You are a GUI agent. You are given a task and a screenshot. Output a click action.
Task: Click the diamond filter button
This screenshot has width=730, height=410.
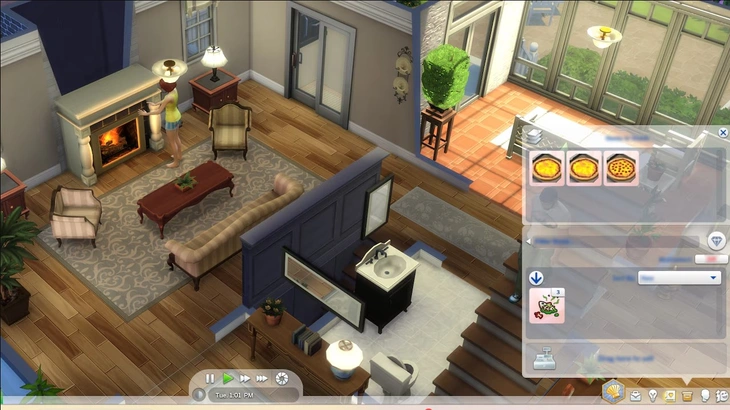pos(716,240)
